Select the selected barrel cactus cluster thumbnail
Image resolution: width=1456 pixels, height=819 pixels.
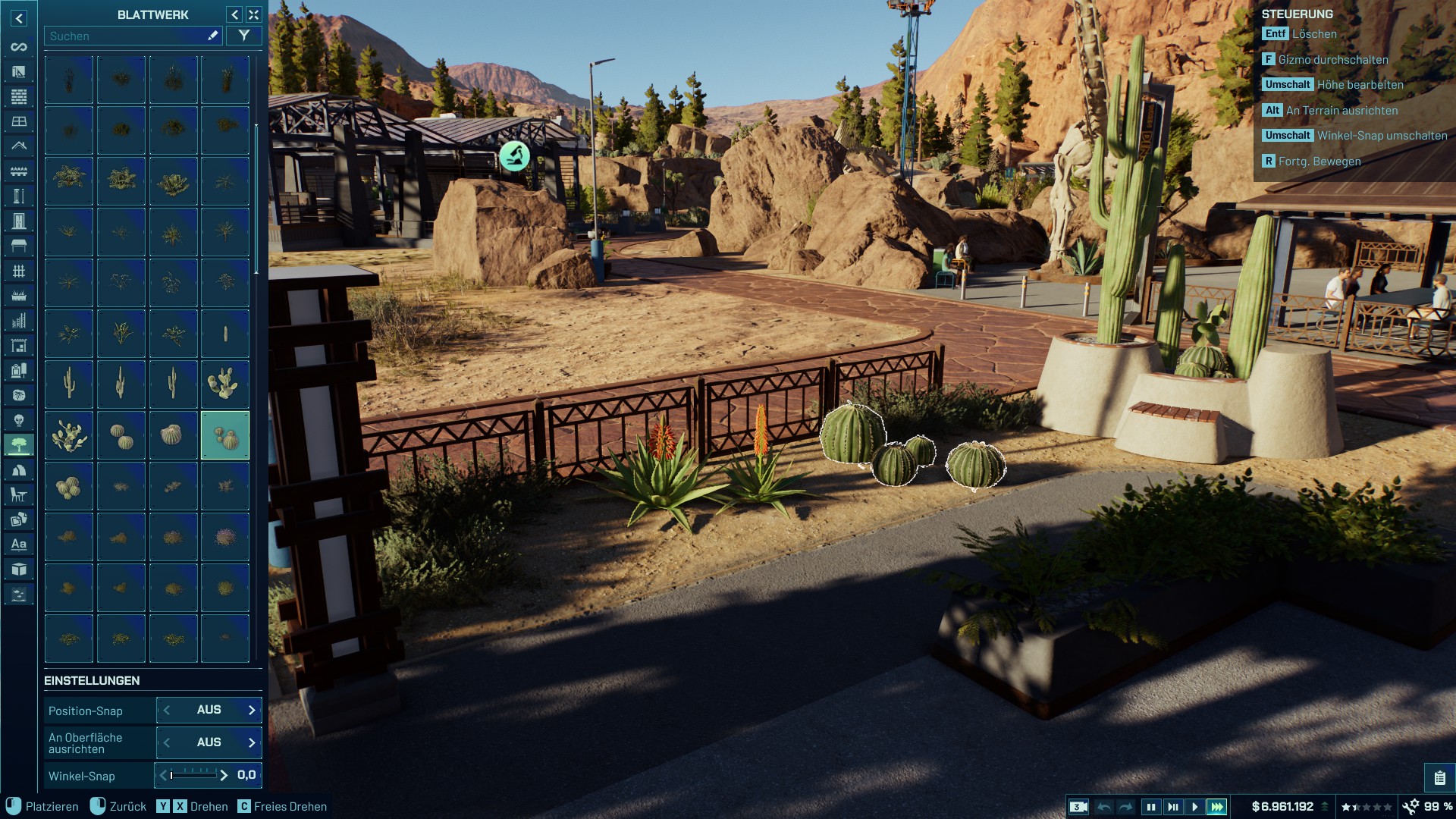[225, 435]
